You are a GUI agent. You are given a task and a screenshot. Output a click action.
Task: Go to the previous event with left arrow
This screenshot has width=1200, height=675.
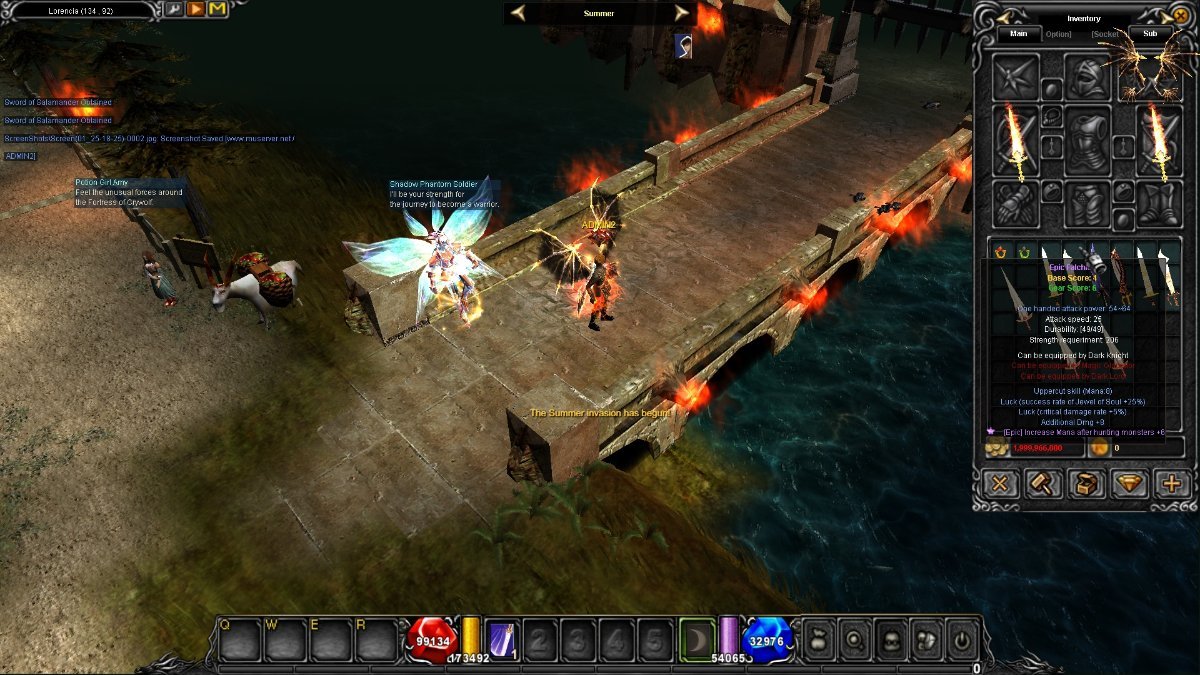(x=518, y=13)
